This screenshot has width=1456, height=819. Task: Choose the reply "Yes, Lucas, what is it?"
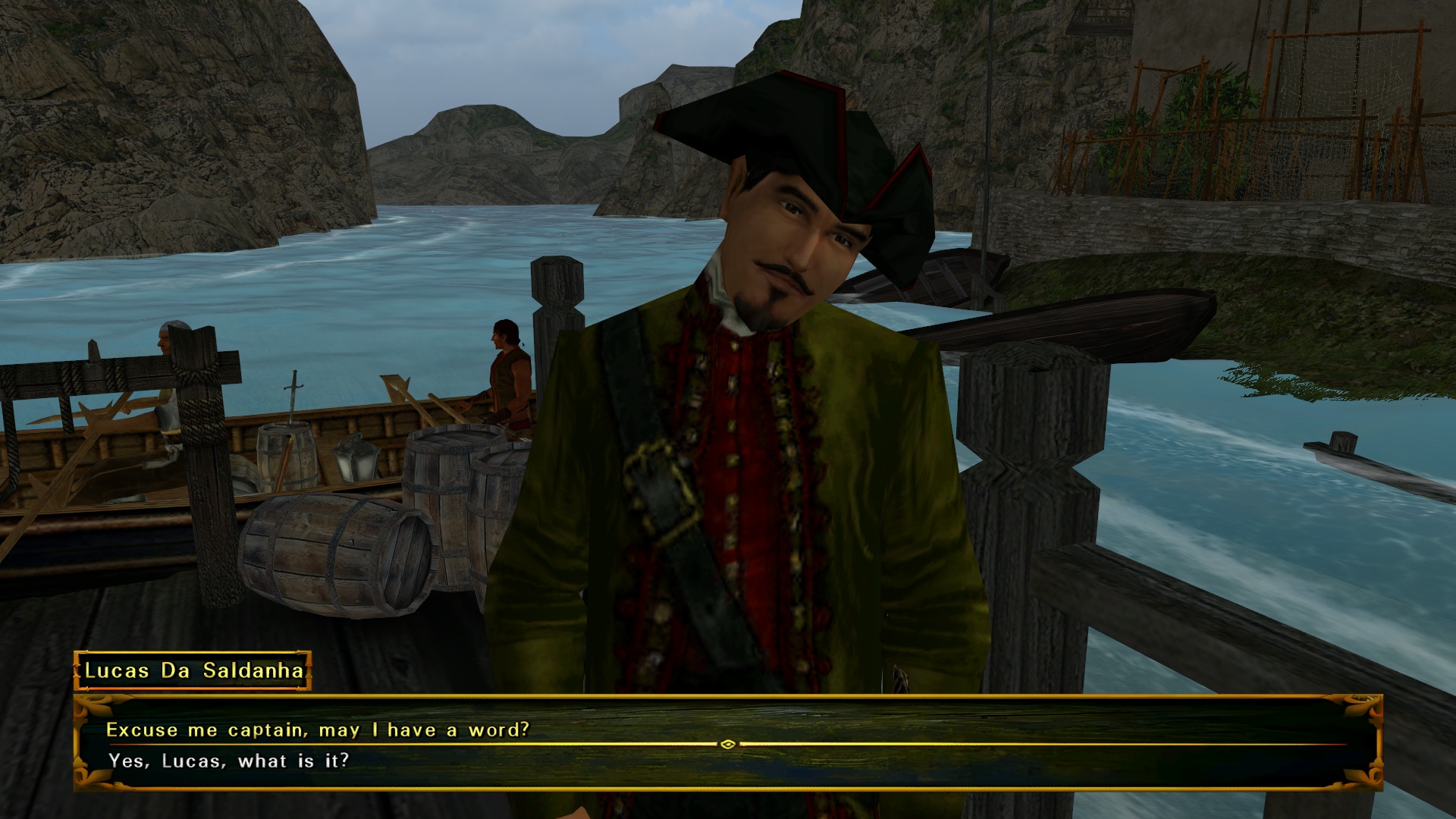[228, 761]
